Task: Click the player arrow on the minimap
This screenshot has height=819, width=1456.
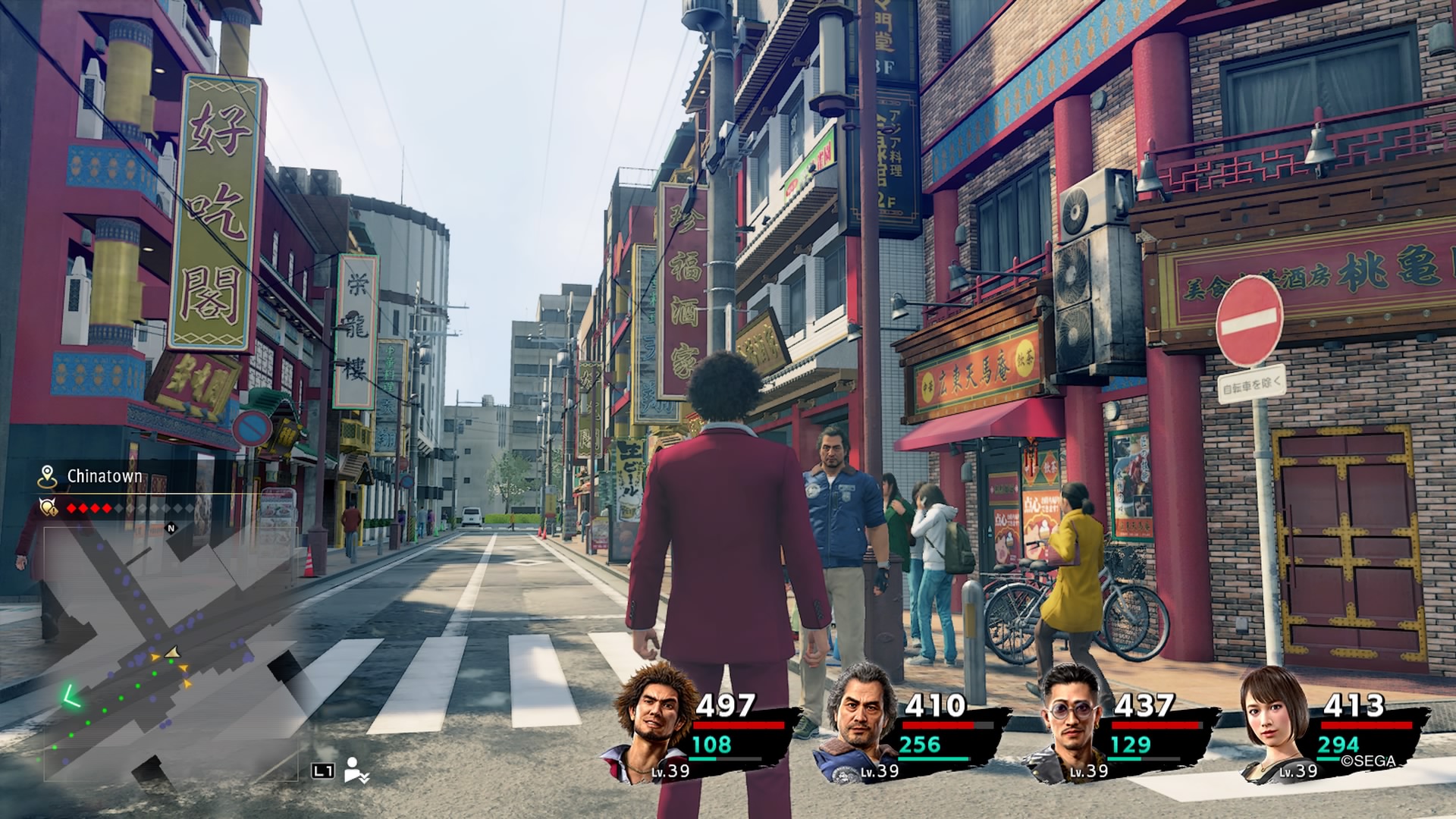Action: (172, 652)
